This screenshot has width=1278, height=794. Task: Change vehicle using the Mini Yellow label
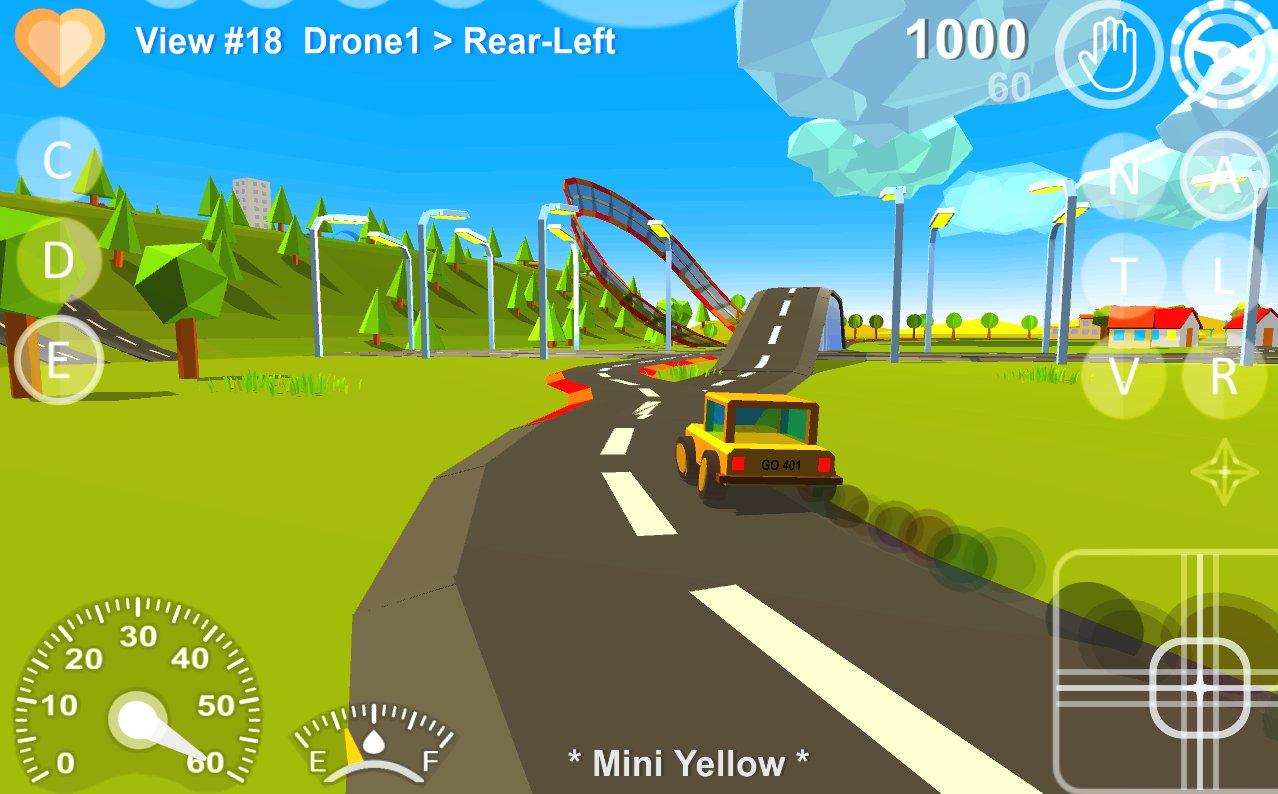click(688, 764)
